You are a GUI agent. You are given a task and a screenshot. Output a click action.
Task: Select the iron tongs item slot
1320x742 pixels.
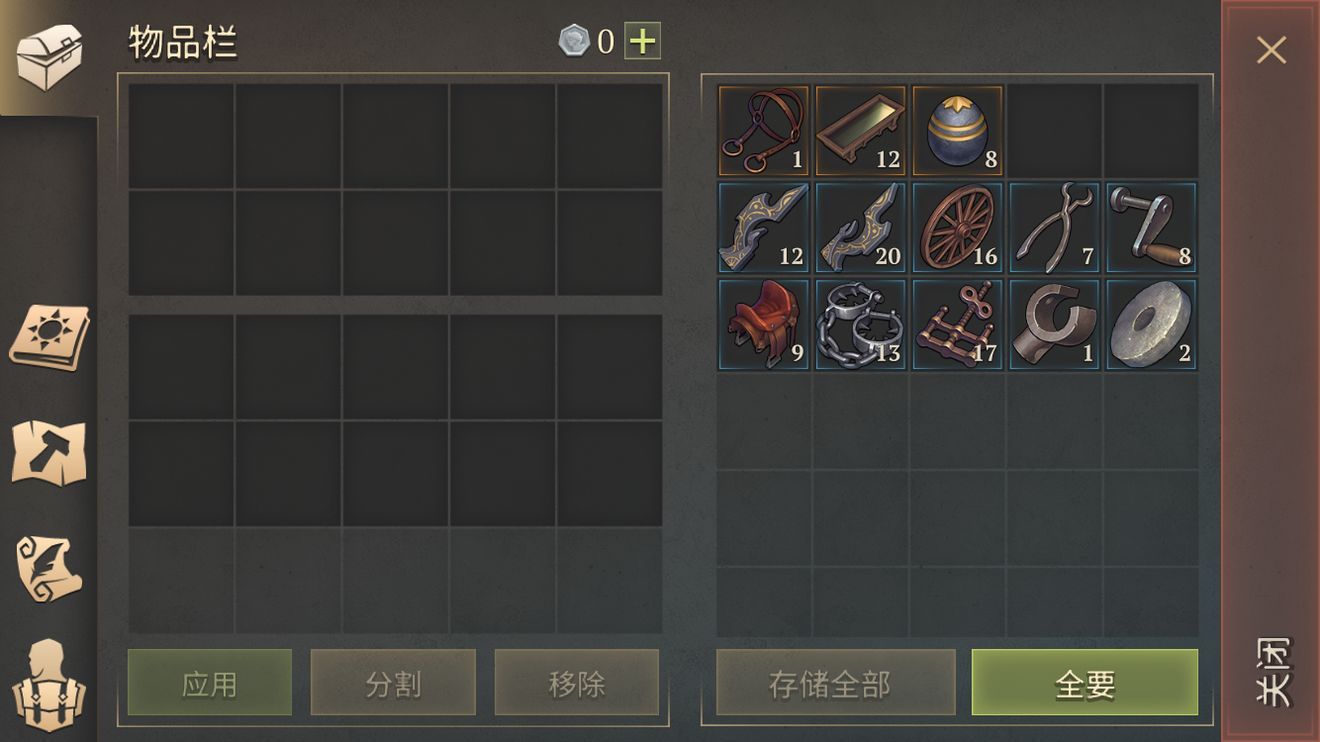(1054, 227)
